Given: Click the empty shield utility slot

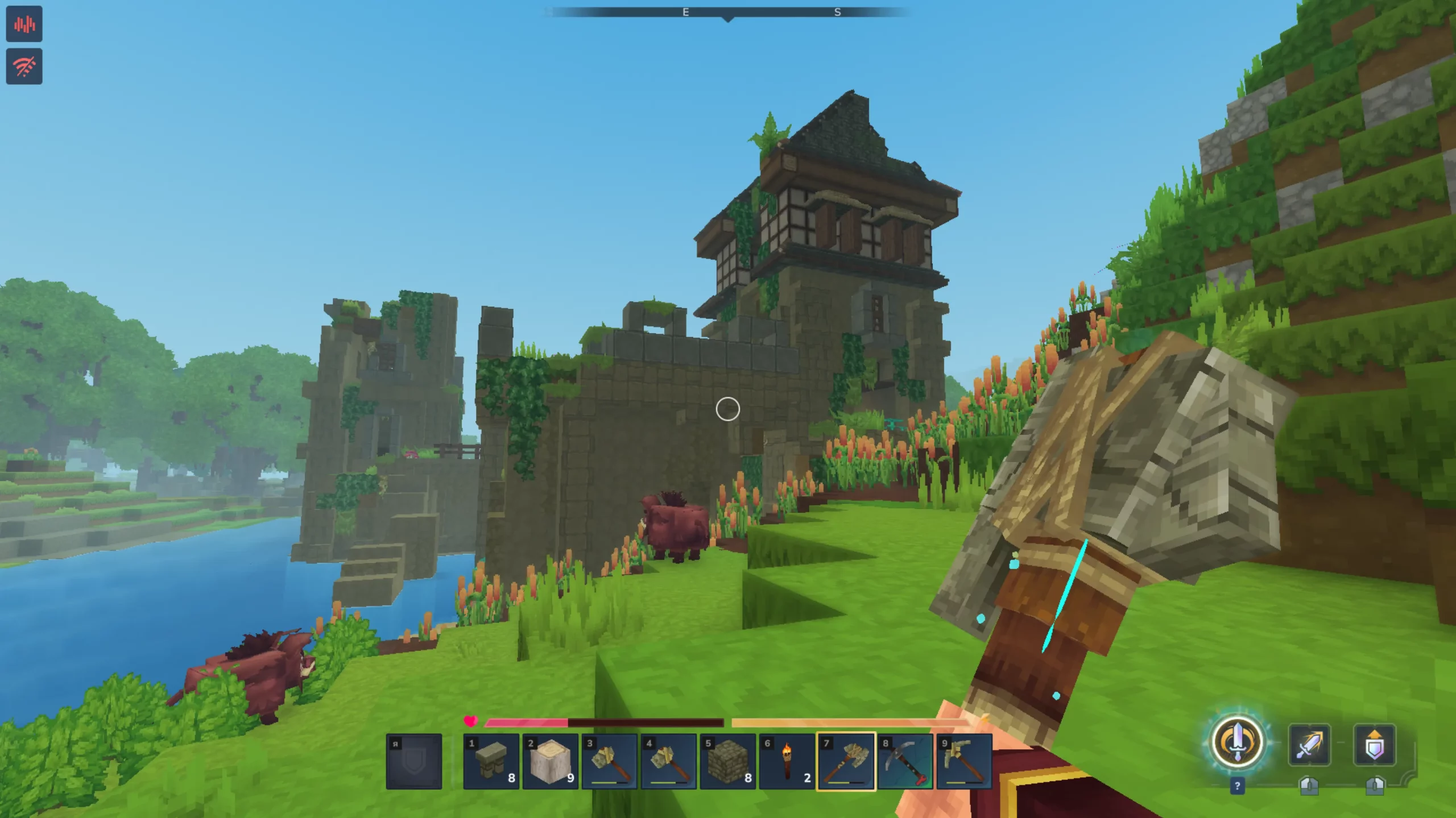Looking at the screenshot, I should [x=414, y=761].
